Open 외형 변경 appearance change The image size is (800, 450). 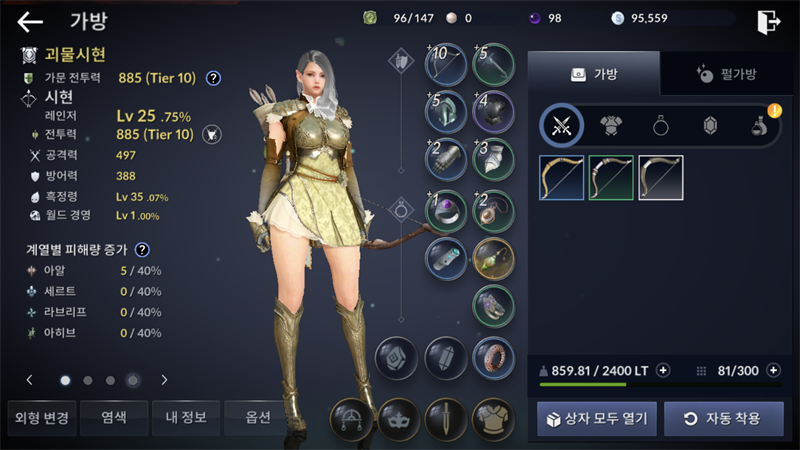coord(41,417)
